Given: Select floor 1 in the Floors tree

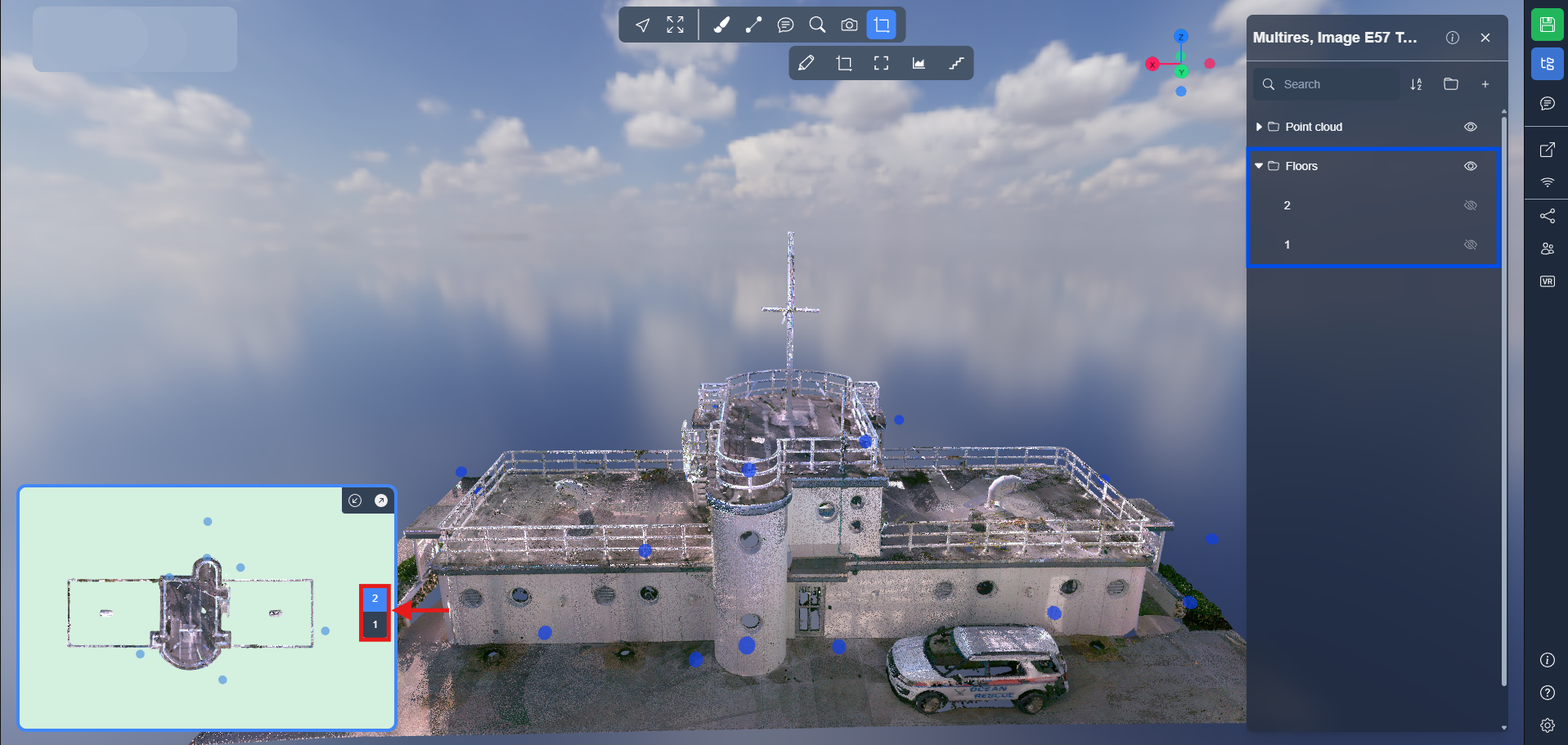Looking at the screenshot, I should pos(1287,245).
